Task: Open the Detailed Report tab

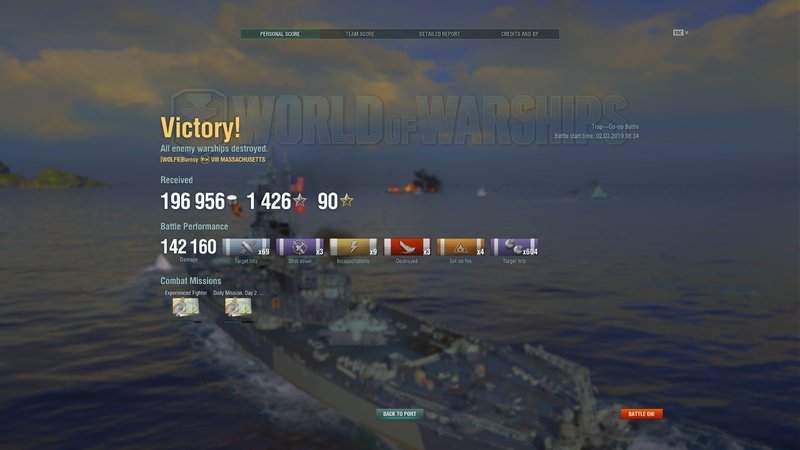Action: tap(440, 34)
